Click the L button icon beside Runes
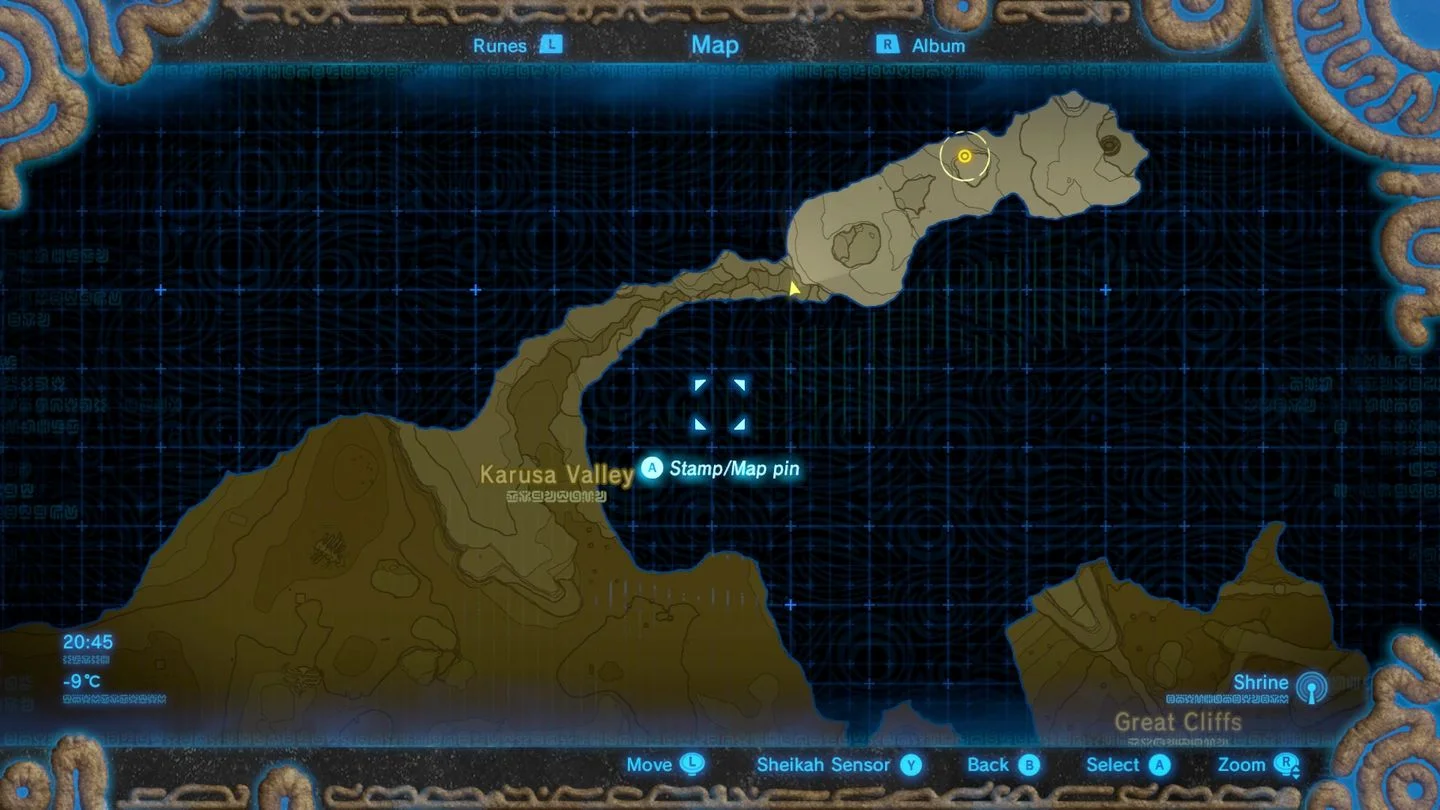1440x810 pixels. tap(550, 45)
